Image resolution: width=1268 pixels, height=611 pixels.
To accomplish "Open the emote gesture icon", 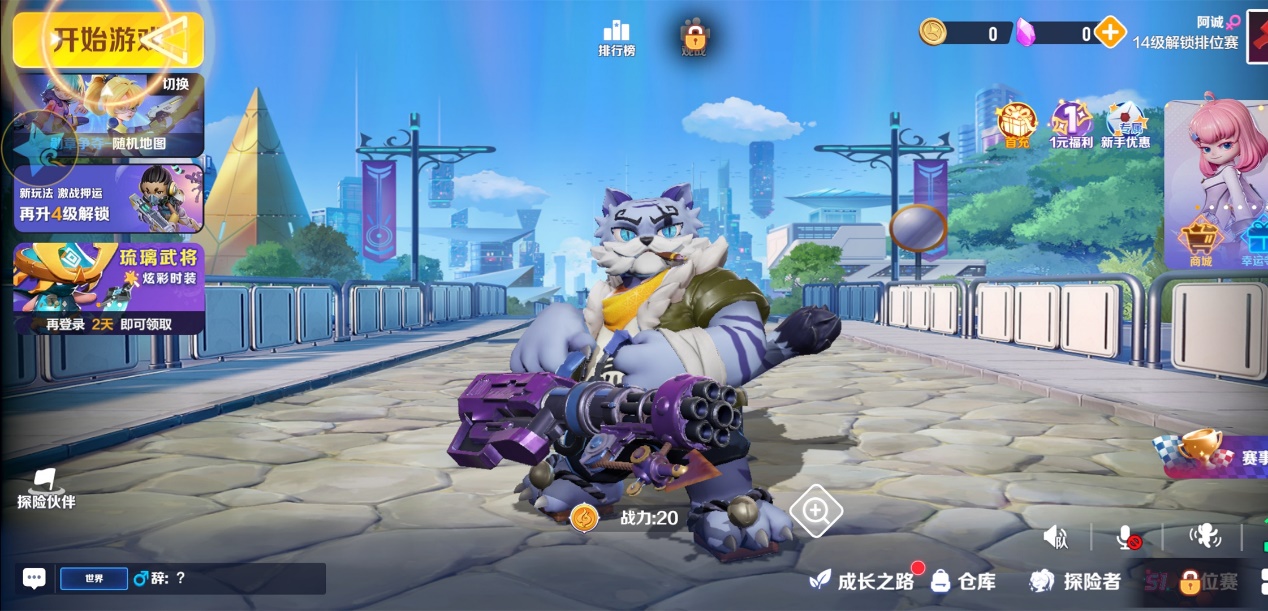I will click(x=1204, y=537).
